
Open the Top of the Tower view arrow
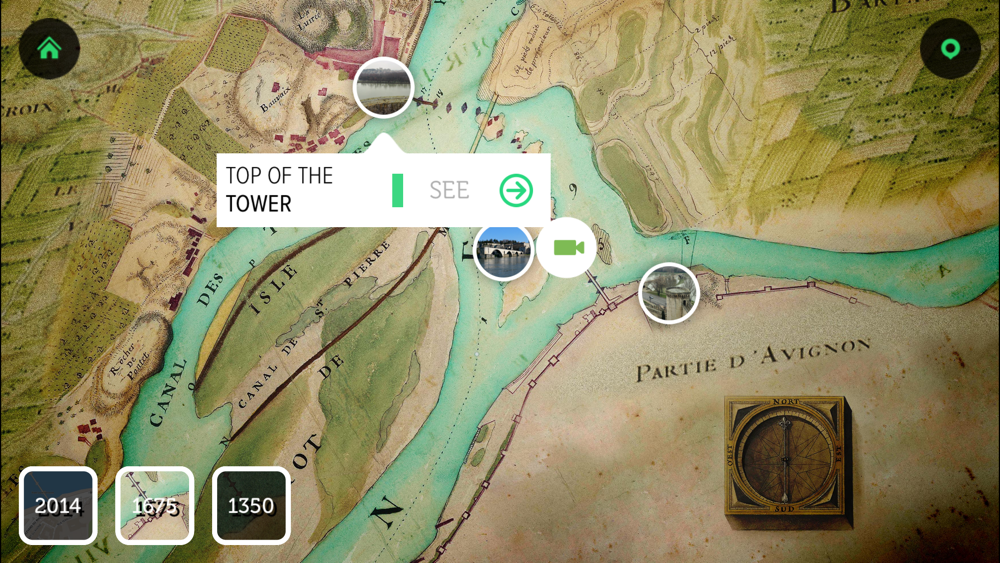516,190
